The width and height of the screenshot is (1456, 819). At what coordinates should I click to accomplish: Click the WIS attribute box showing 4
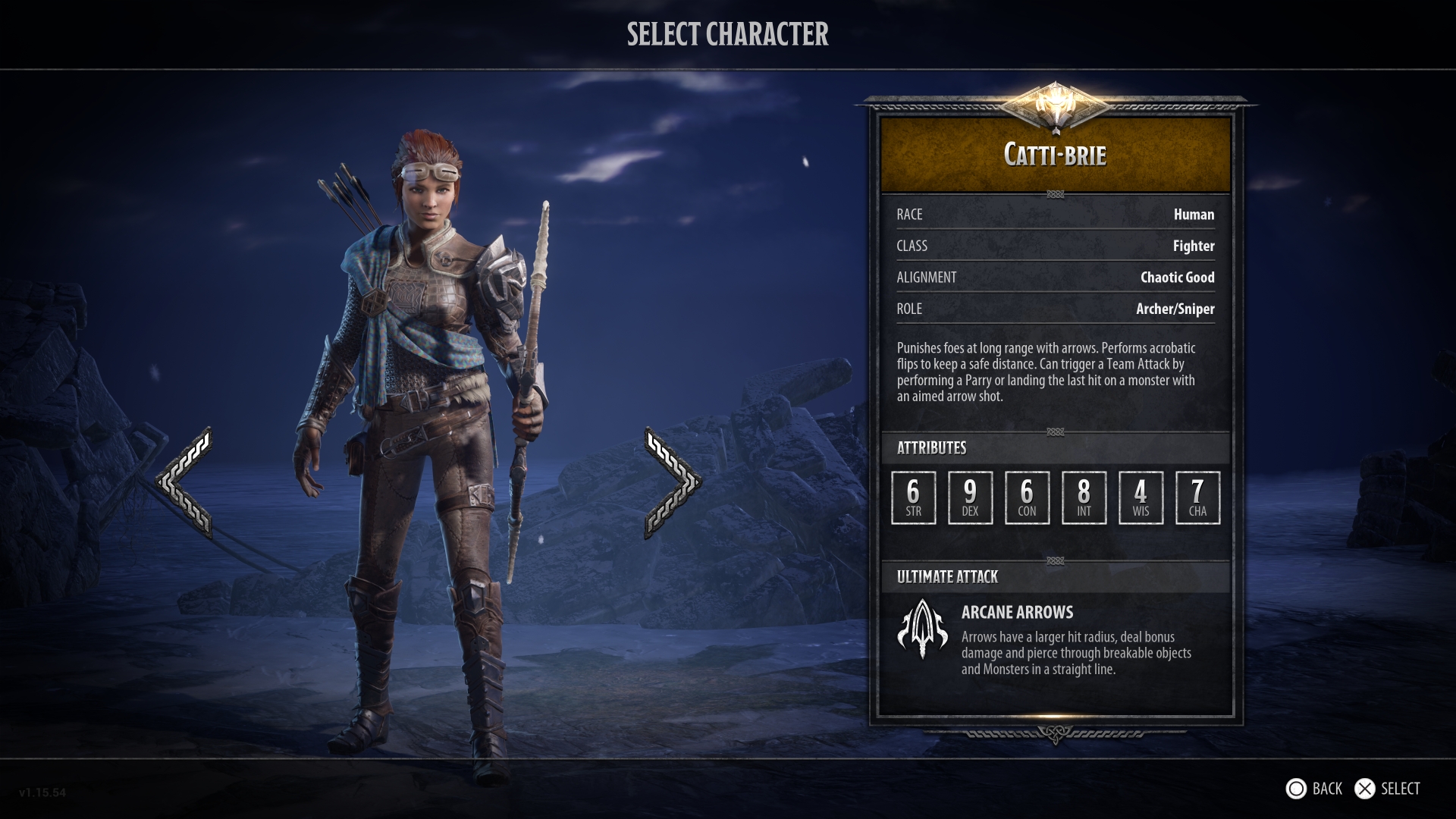(x=1141, y=497)
